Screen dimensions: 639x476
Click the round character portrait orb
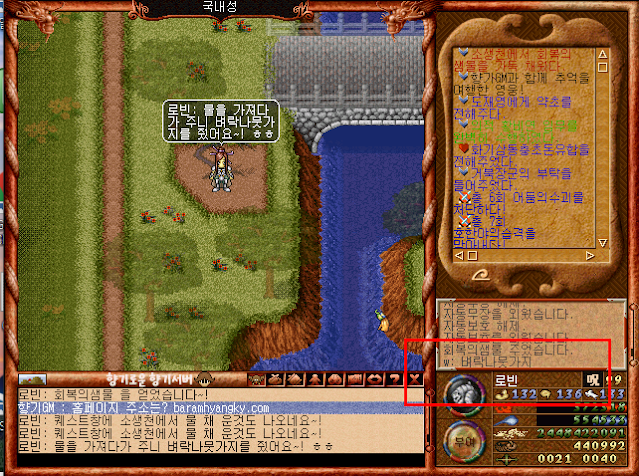(464, 392)
